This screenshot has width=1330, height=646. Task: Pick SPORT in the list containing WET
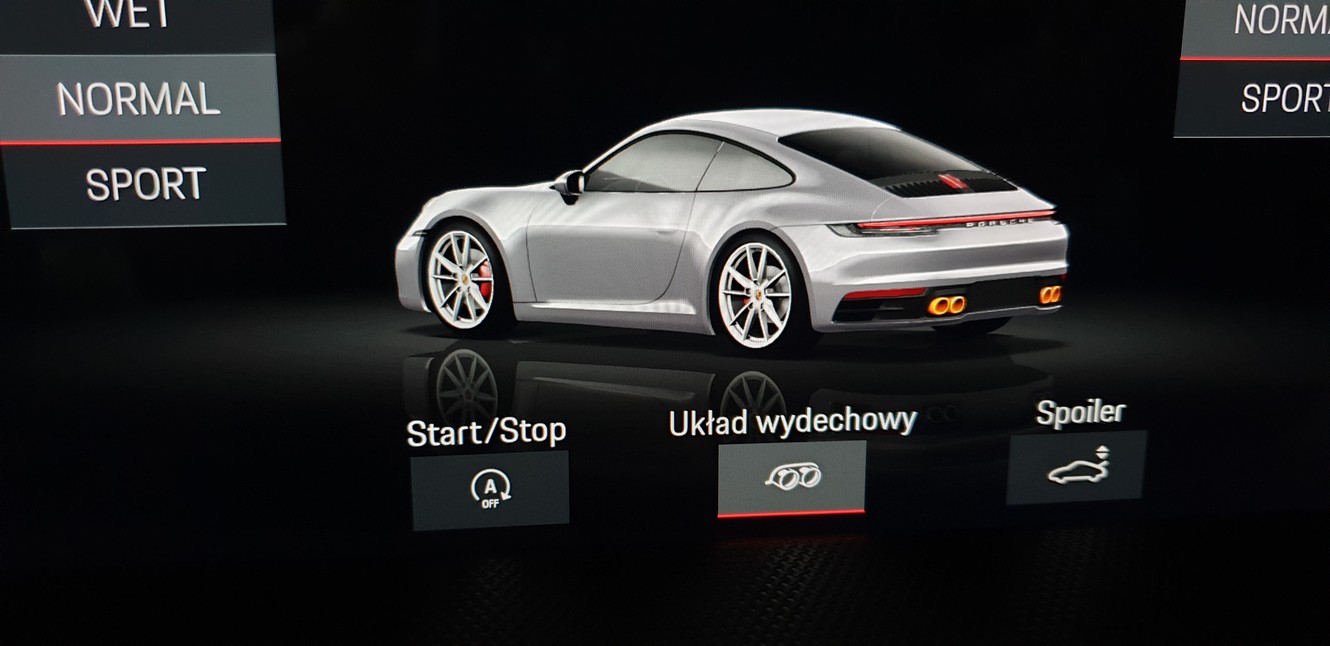pyautogui.click(x=145, y=185)
